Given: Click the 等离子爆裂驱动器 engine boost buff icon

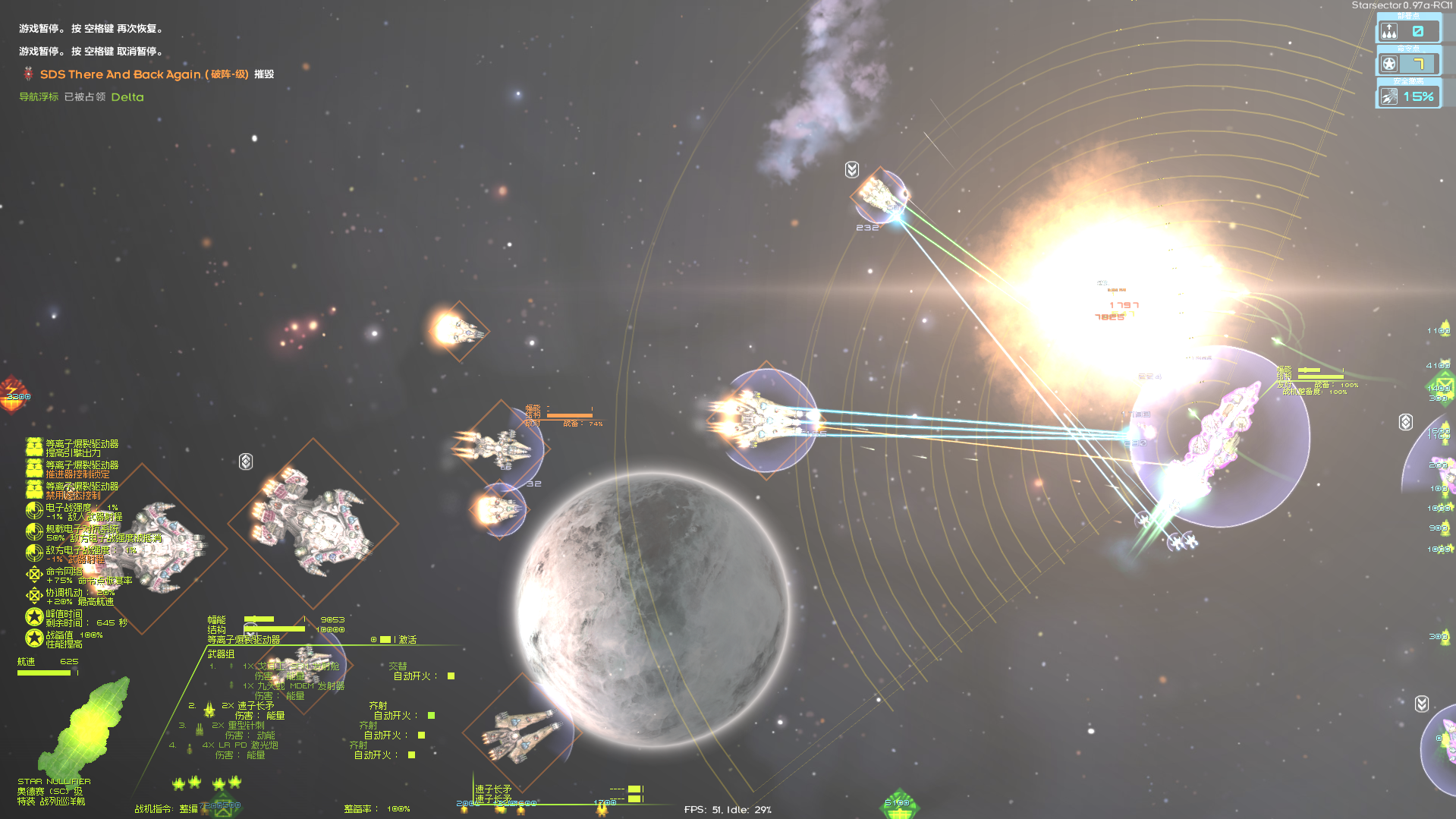Looking at the screenshot, I should 34,446.
